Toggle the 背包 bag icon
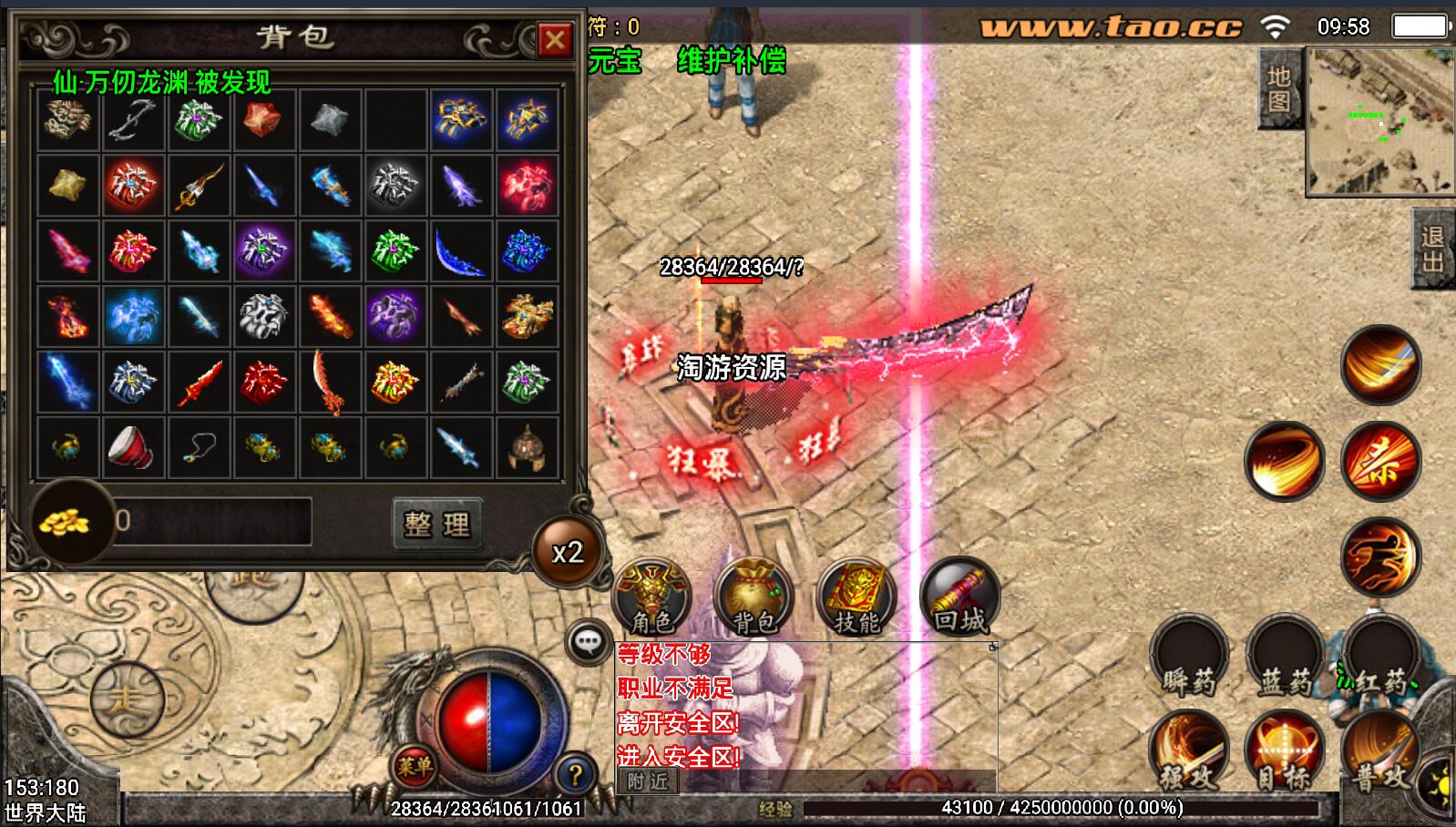Image resolution: width=1456 pixels, height=827 pixels. pos(754,597)
